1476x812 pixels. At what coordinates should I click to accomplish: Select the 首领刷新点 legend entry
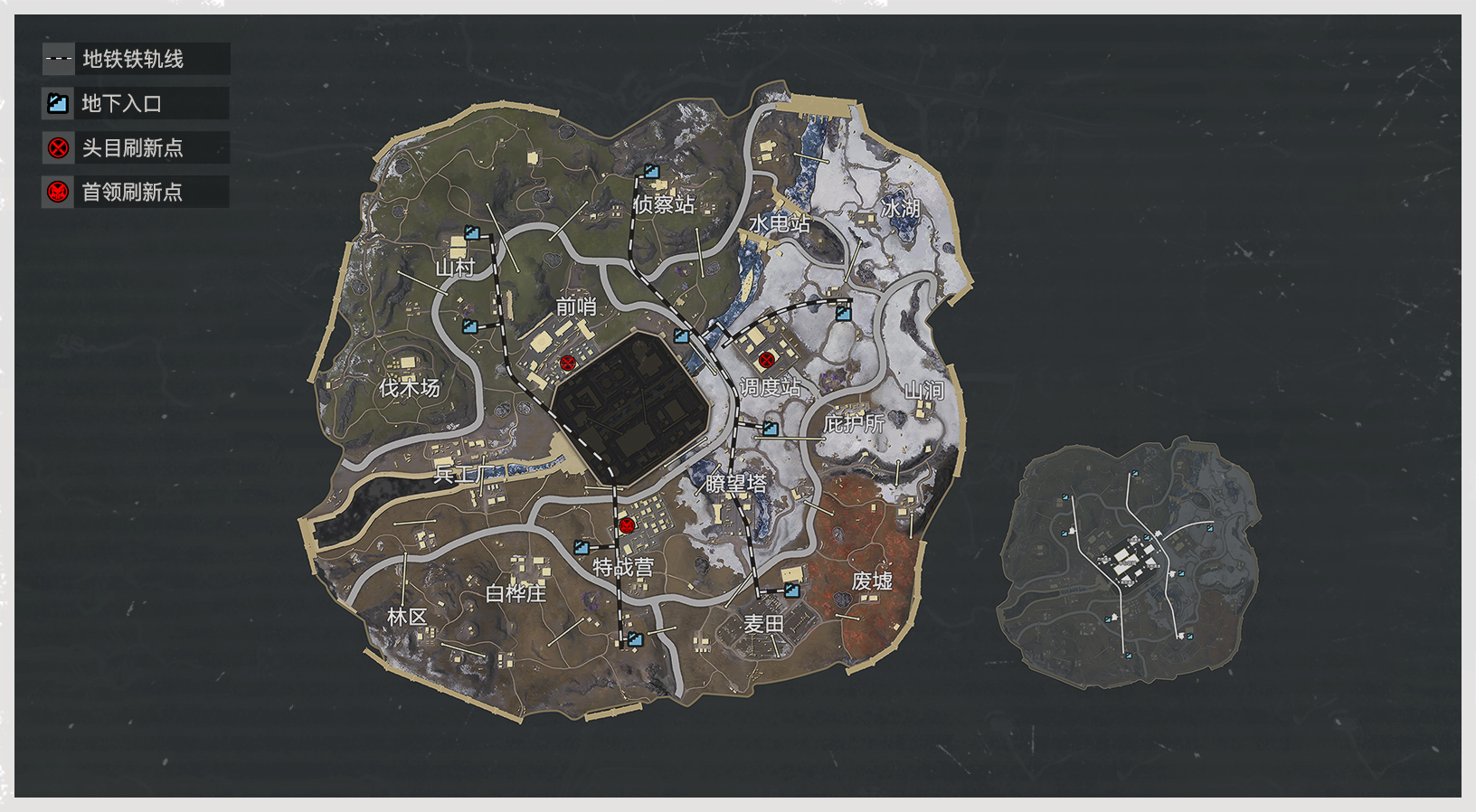click(135, 192)
